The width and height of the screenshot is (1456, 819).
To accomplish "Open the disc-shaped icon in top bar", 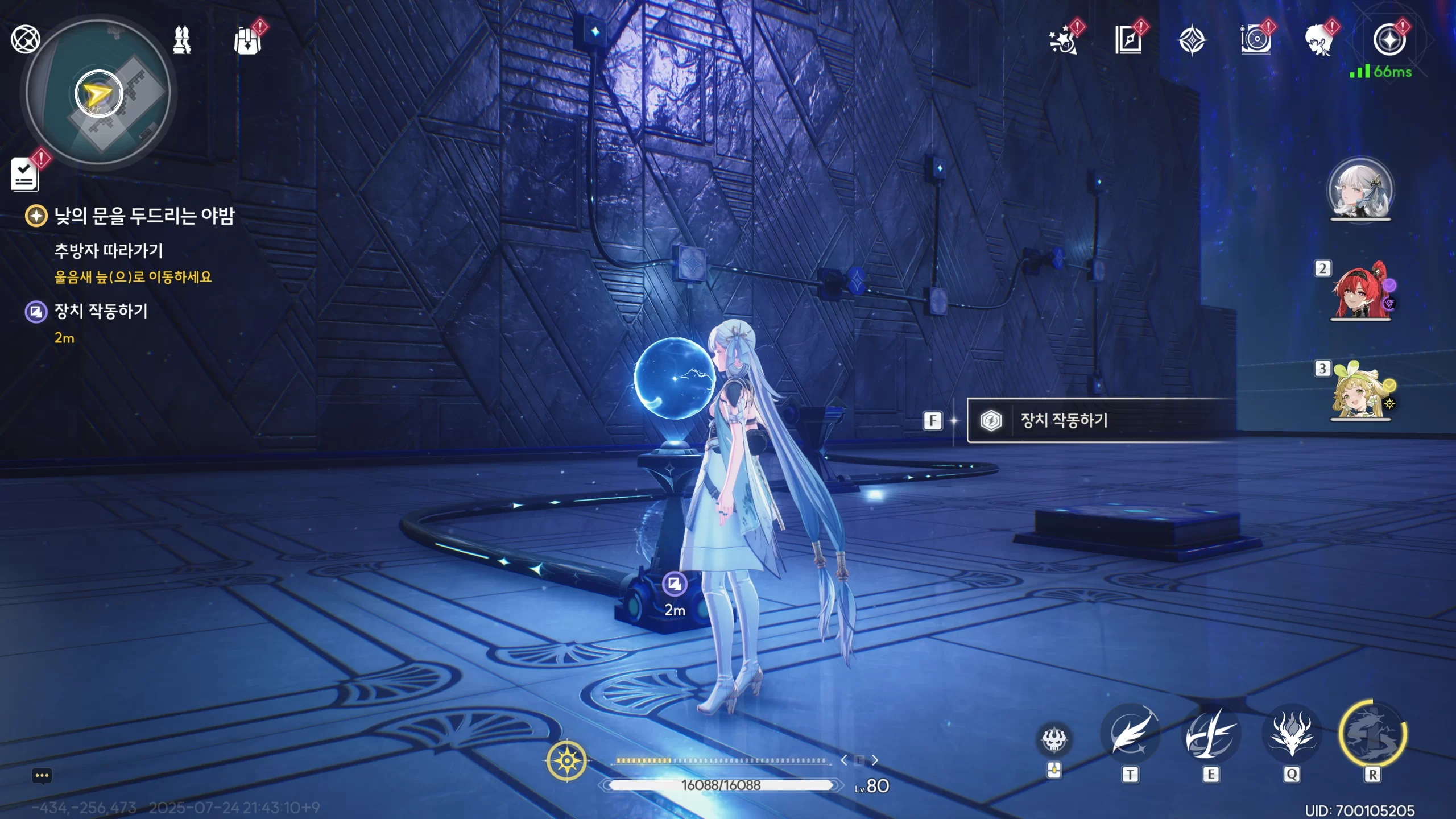I will coord(1255,41).
